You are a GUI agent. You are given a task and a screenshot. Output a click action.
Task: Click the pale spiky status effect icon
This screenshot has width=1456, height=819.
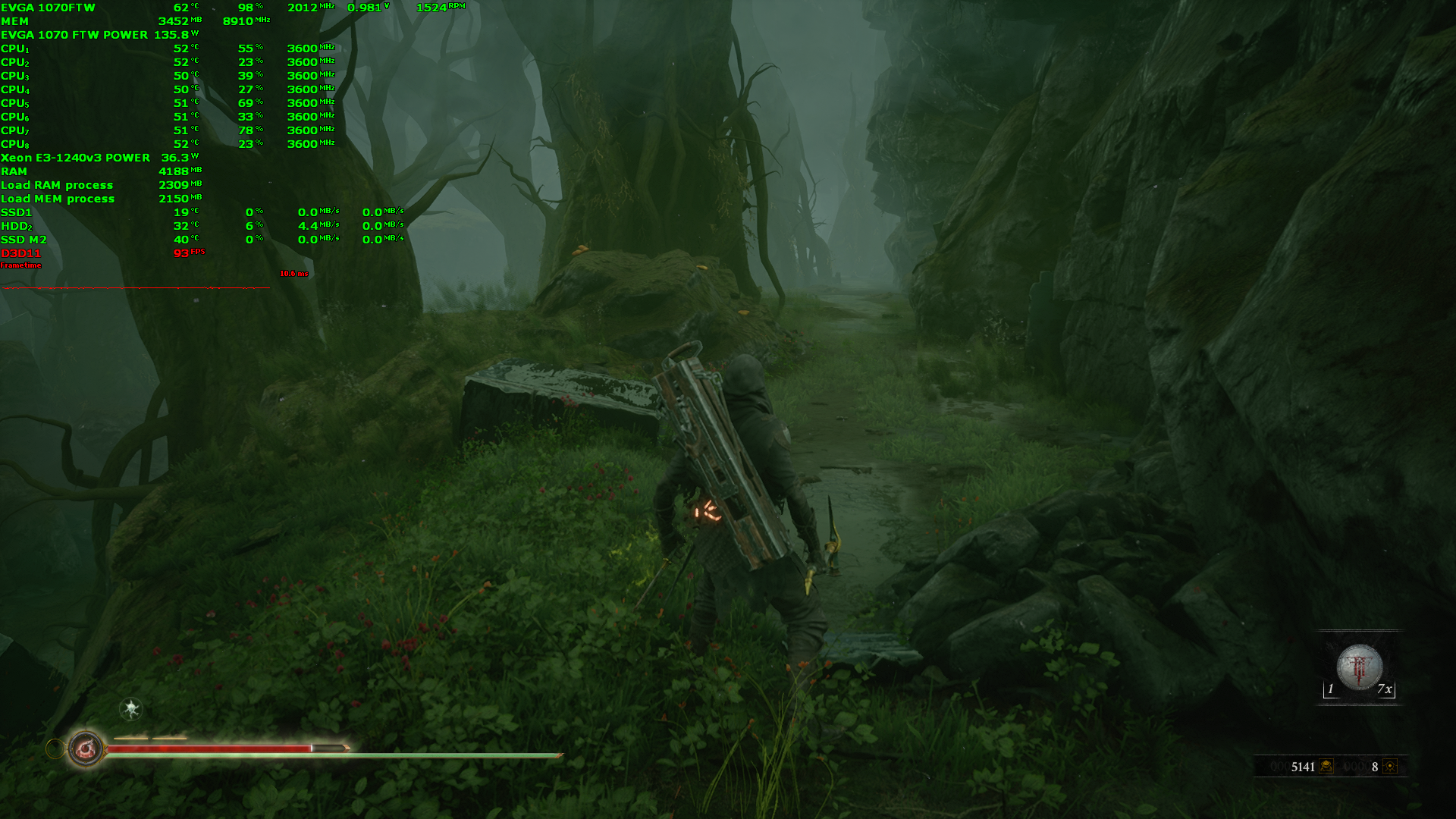[131, 709]
